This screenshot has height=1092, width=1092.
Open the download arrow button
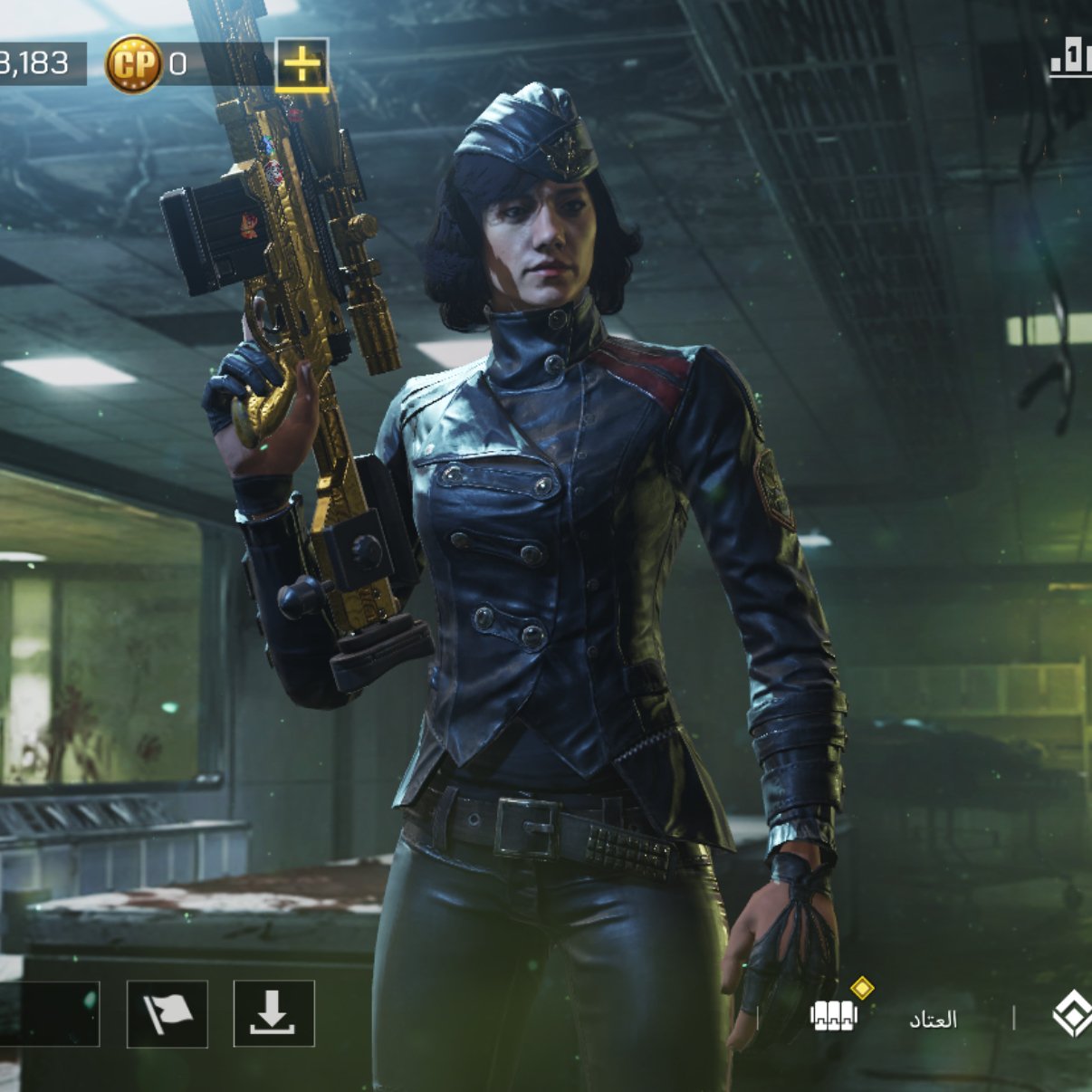273,1013
